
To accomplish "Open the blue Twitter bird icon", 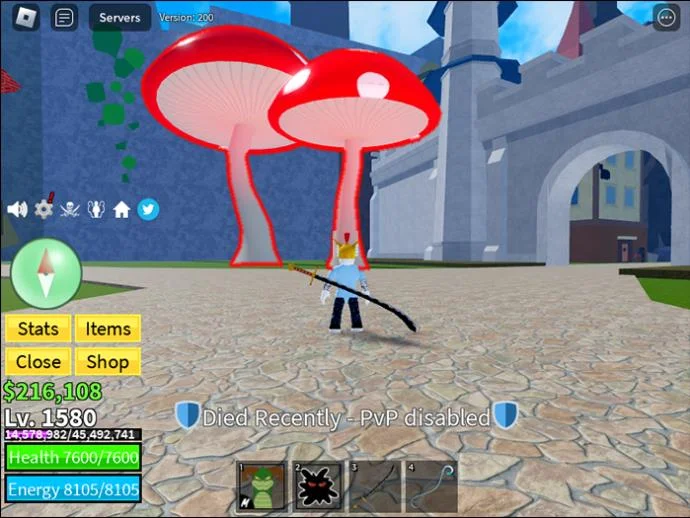I will click(148, 209).
